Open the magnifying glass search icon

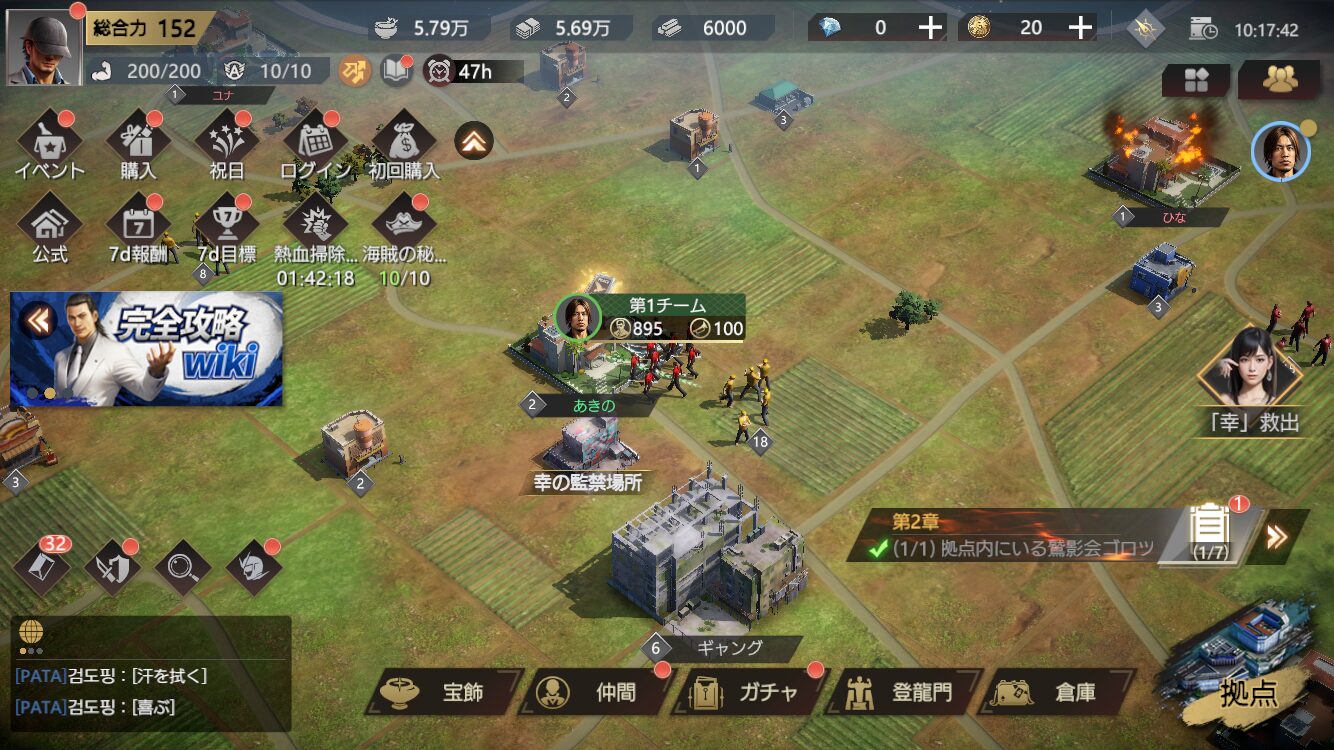[183, 568]
